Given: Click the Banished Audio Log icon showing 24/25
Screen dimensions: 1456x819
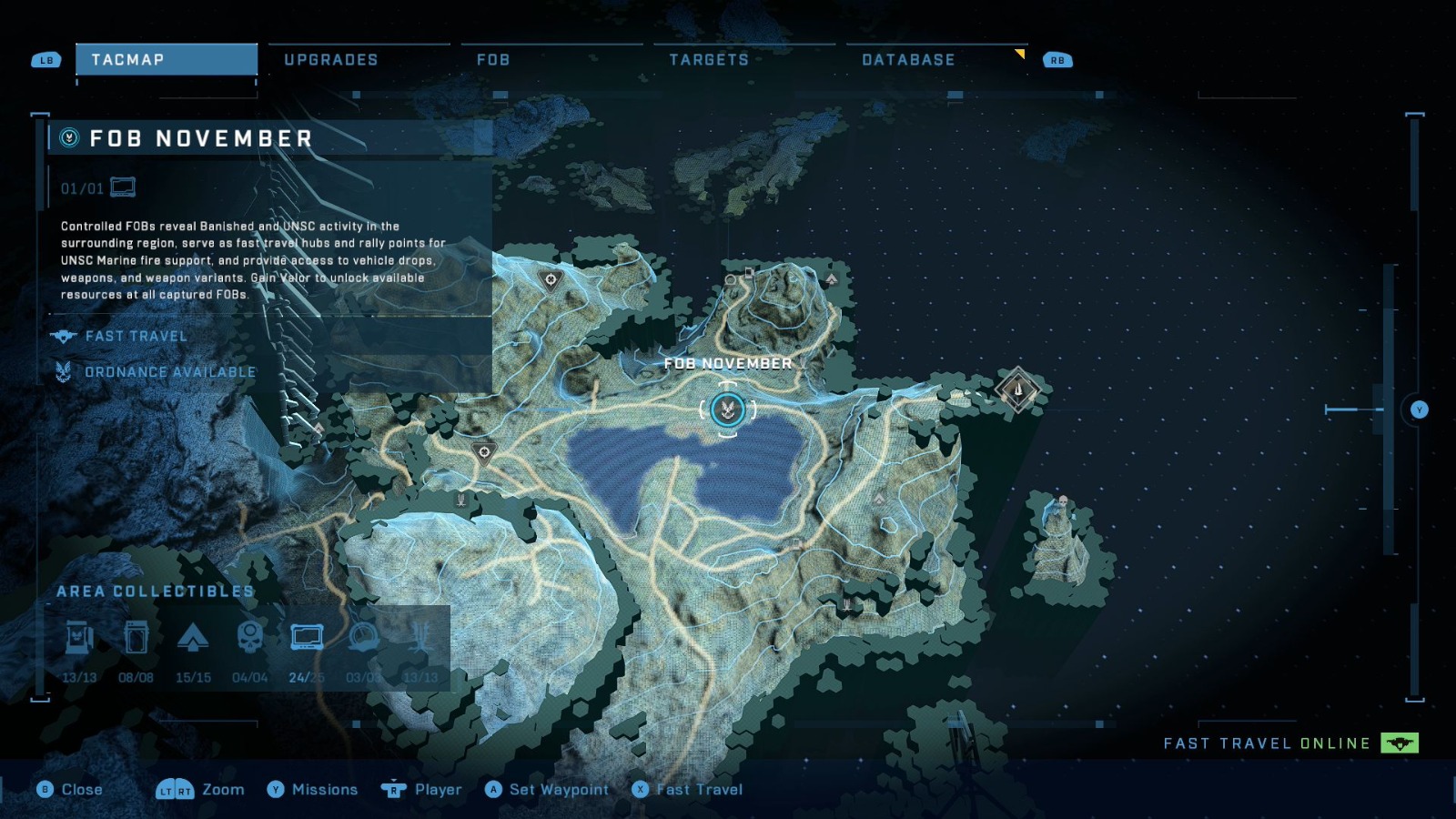Looking at the screenshot, I should pyautogui.click(x=308, y=639).
